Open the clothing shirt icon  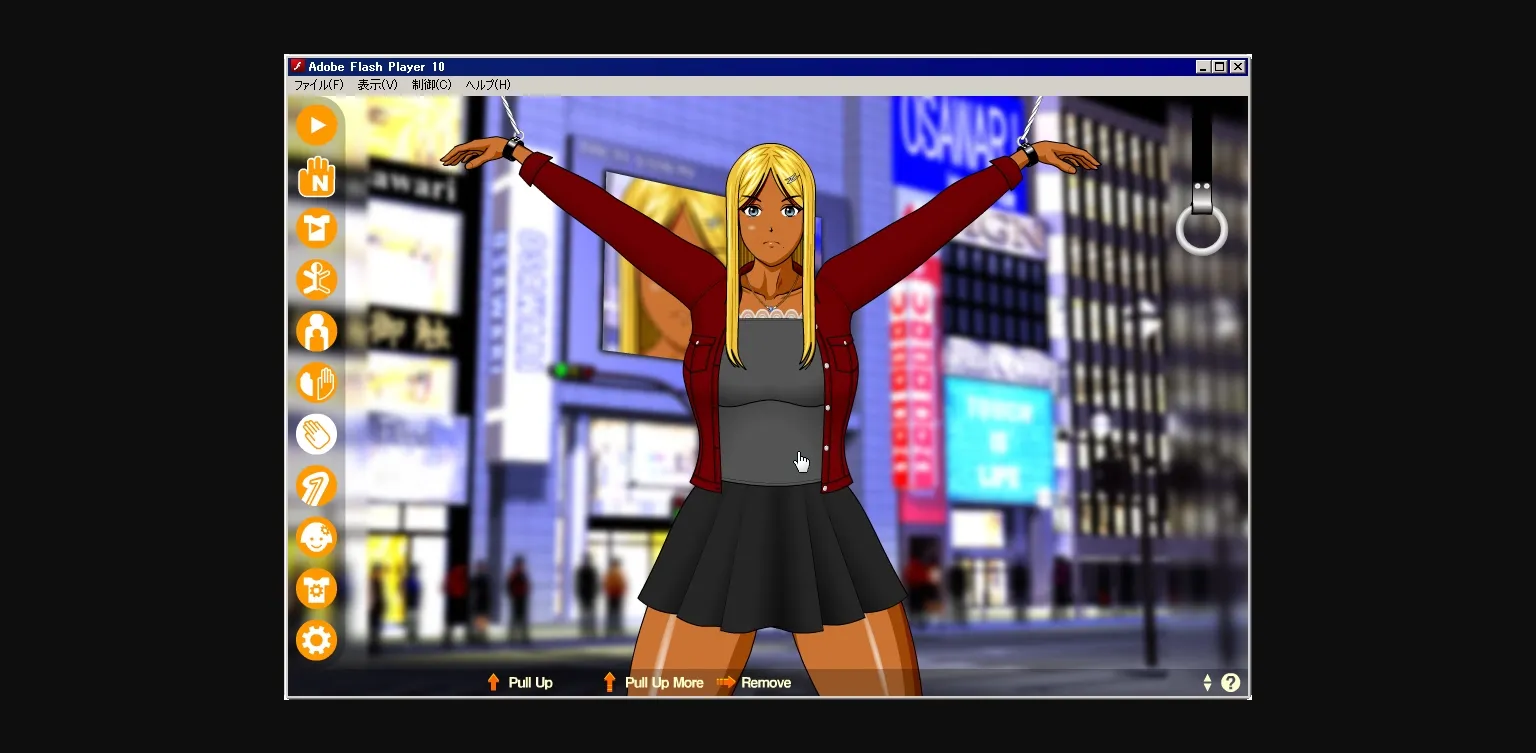click(316, 228)
